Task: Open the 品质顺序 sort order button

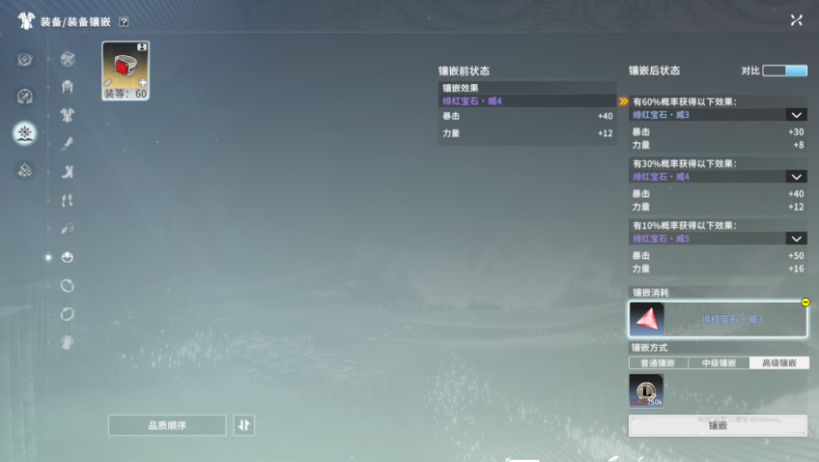Action: [167, 425]
